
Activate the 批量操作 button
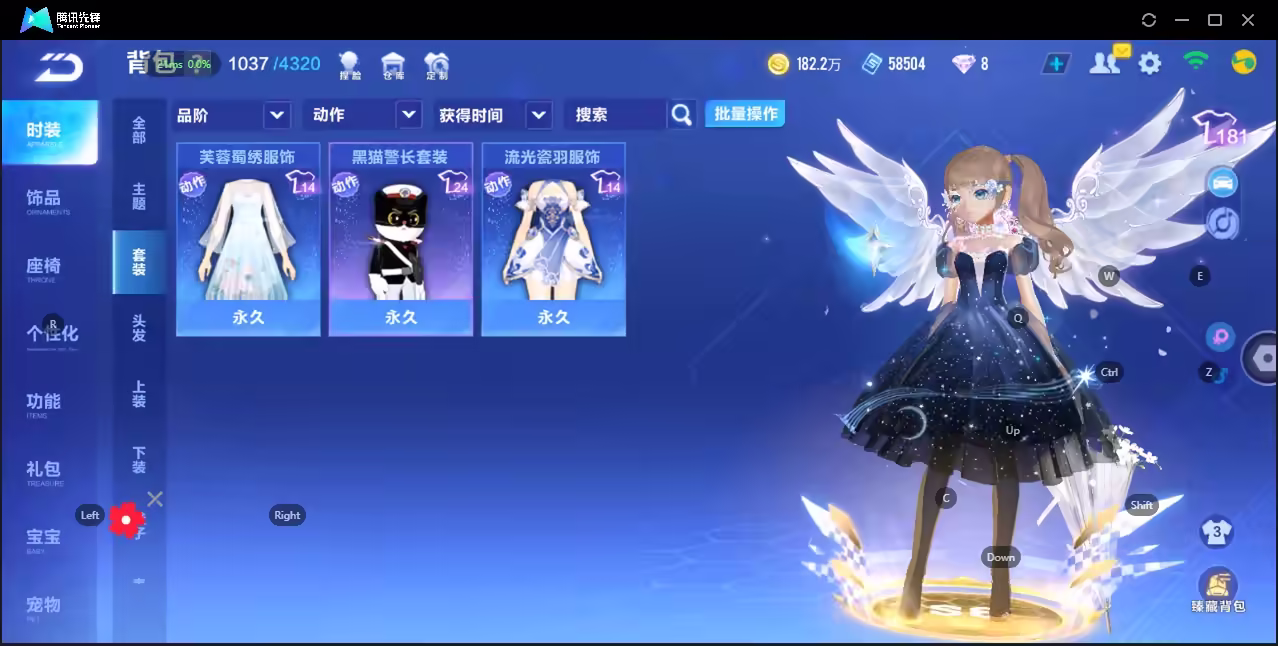[745, 114]
